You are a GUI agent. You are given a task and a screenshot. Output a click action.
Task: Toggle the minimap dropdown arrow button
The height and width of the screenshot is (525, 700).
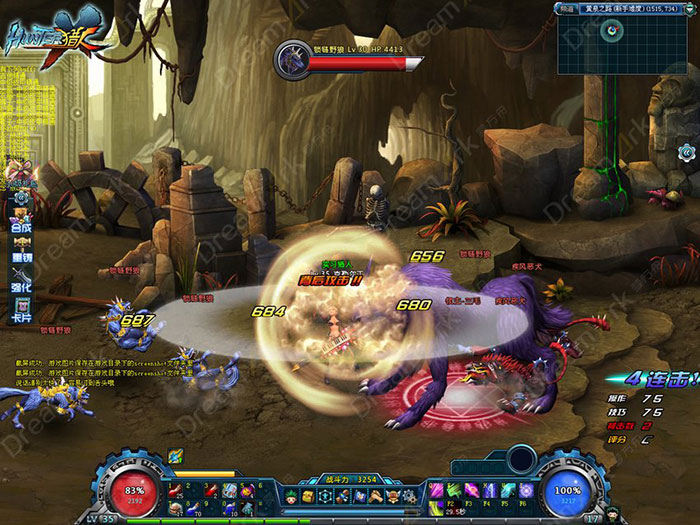[692, 7]
